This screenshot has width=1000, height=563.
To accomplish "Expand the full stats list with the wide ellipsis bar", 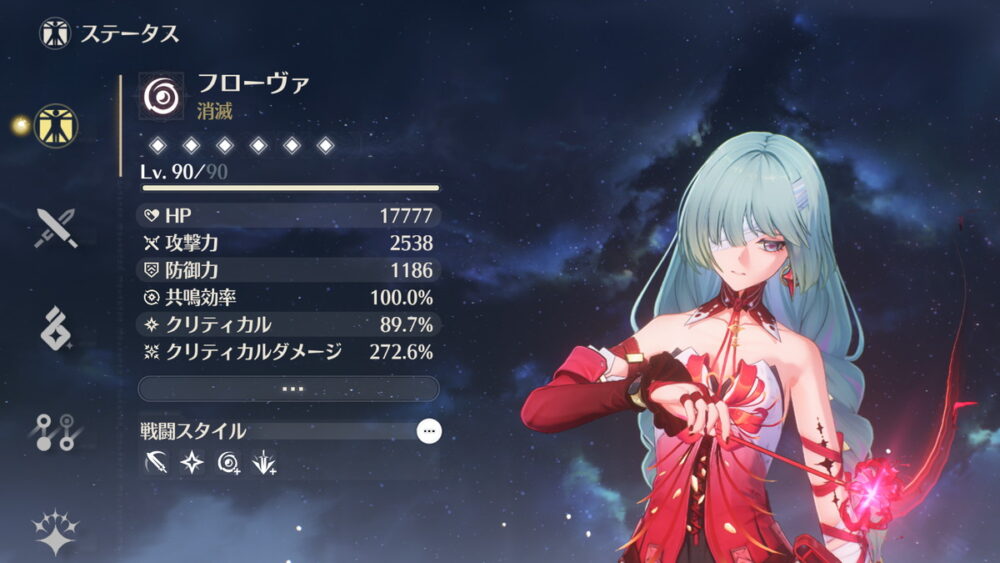I will pyautogui.click(x=289, y=388).
